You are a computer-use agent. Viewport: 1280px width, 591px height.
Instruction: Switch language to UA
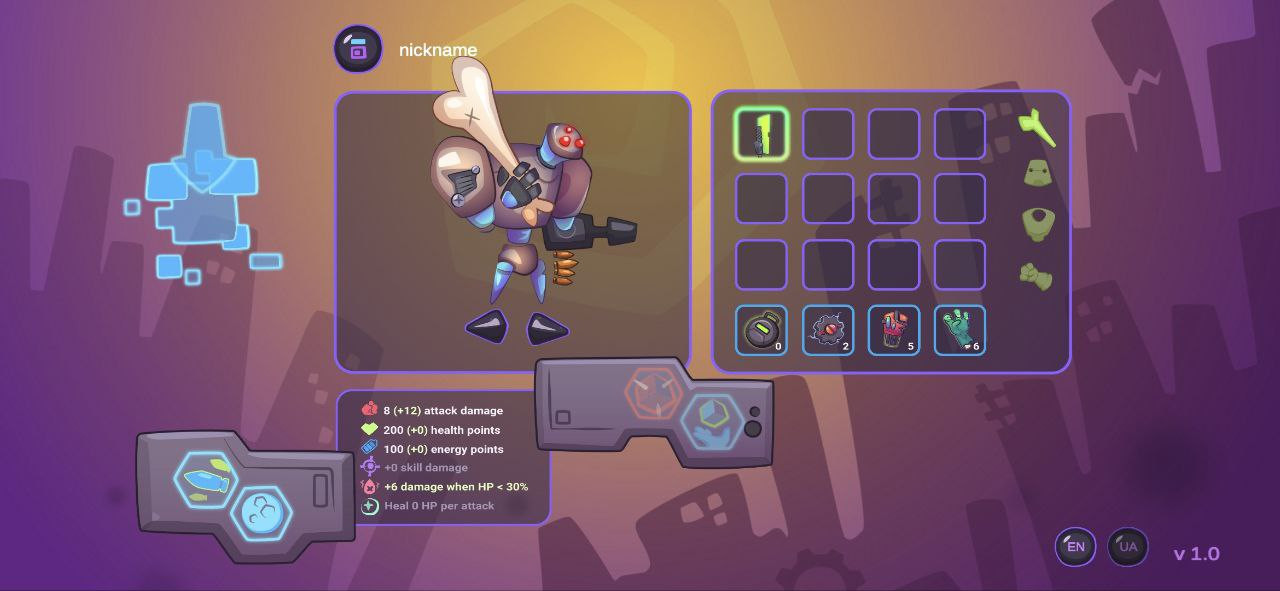[x=1128, y=547]
